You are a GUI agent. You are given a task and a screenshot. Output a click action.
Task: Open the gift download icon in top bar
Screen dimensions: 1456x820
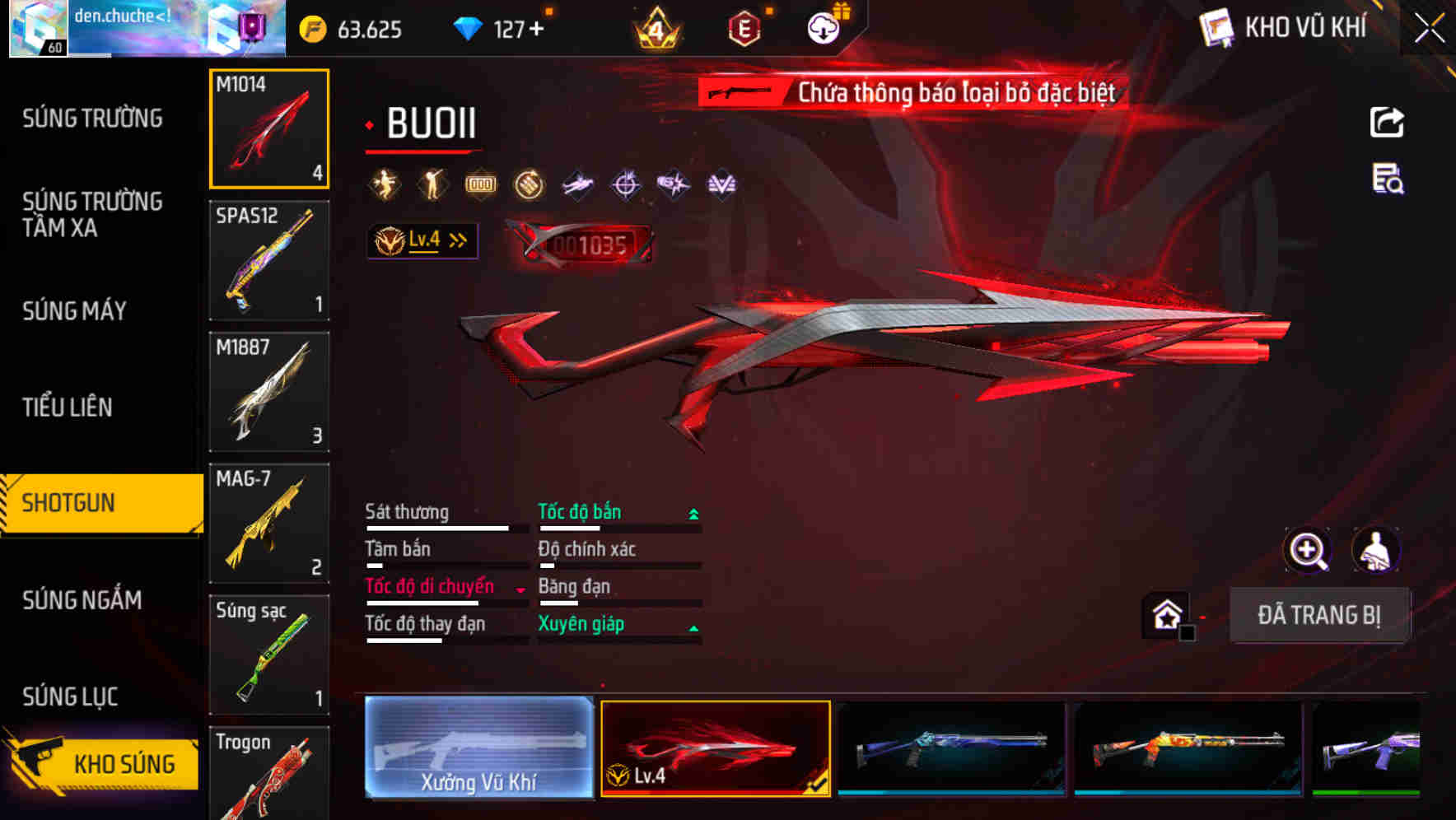823,27
